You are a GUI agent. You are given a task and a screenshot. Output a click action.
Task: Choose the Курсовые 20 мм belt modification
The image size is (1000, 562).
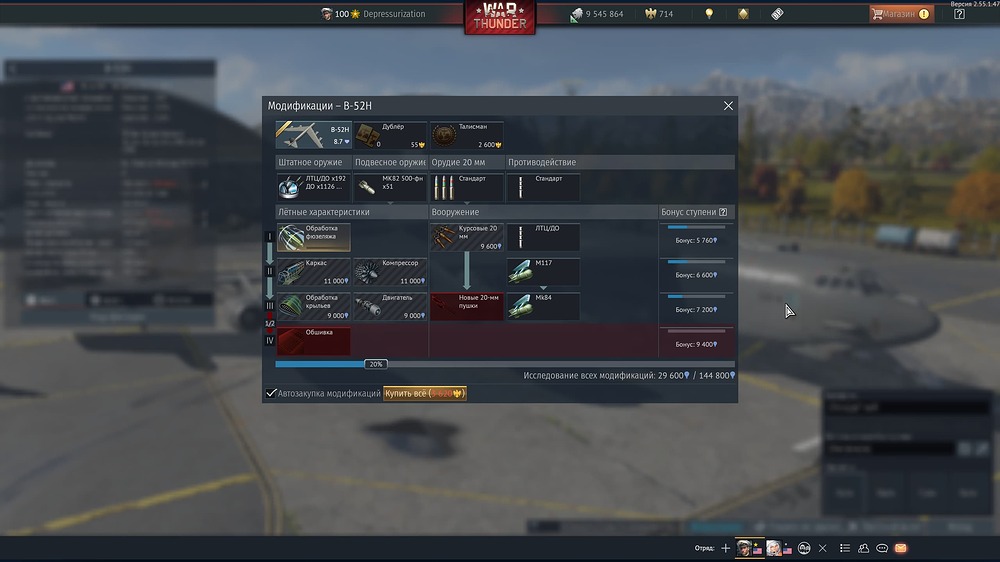[467, 238]
